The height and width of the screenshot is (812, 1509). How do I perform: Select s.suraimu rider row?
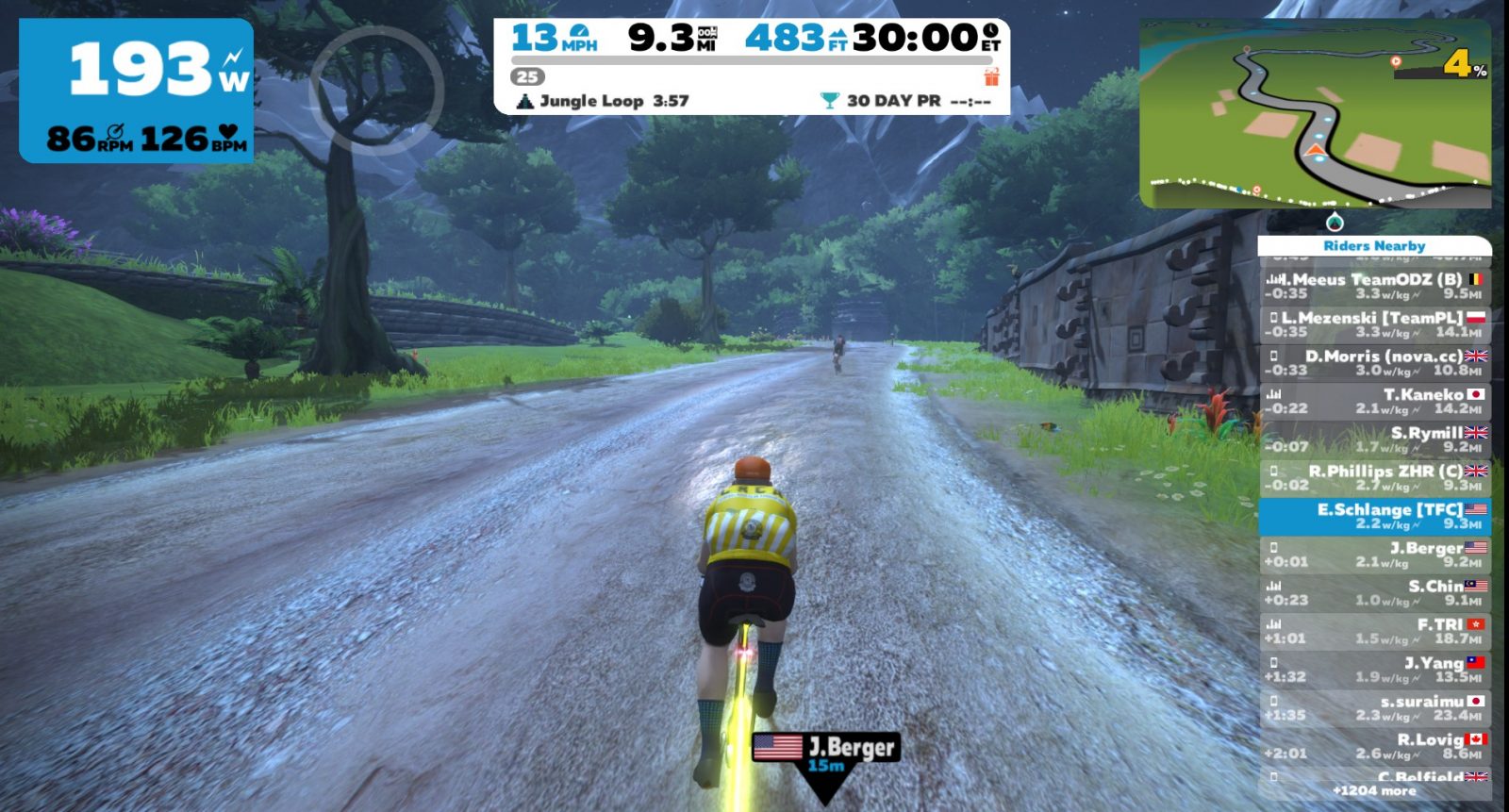tap(1374, 708)
